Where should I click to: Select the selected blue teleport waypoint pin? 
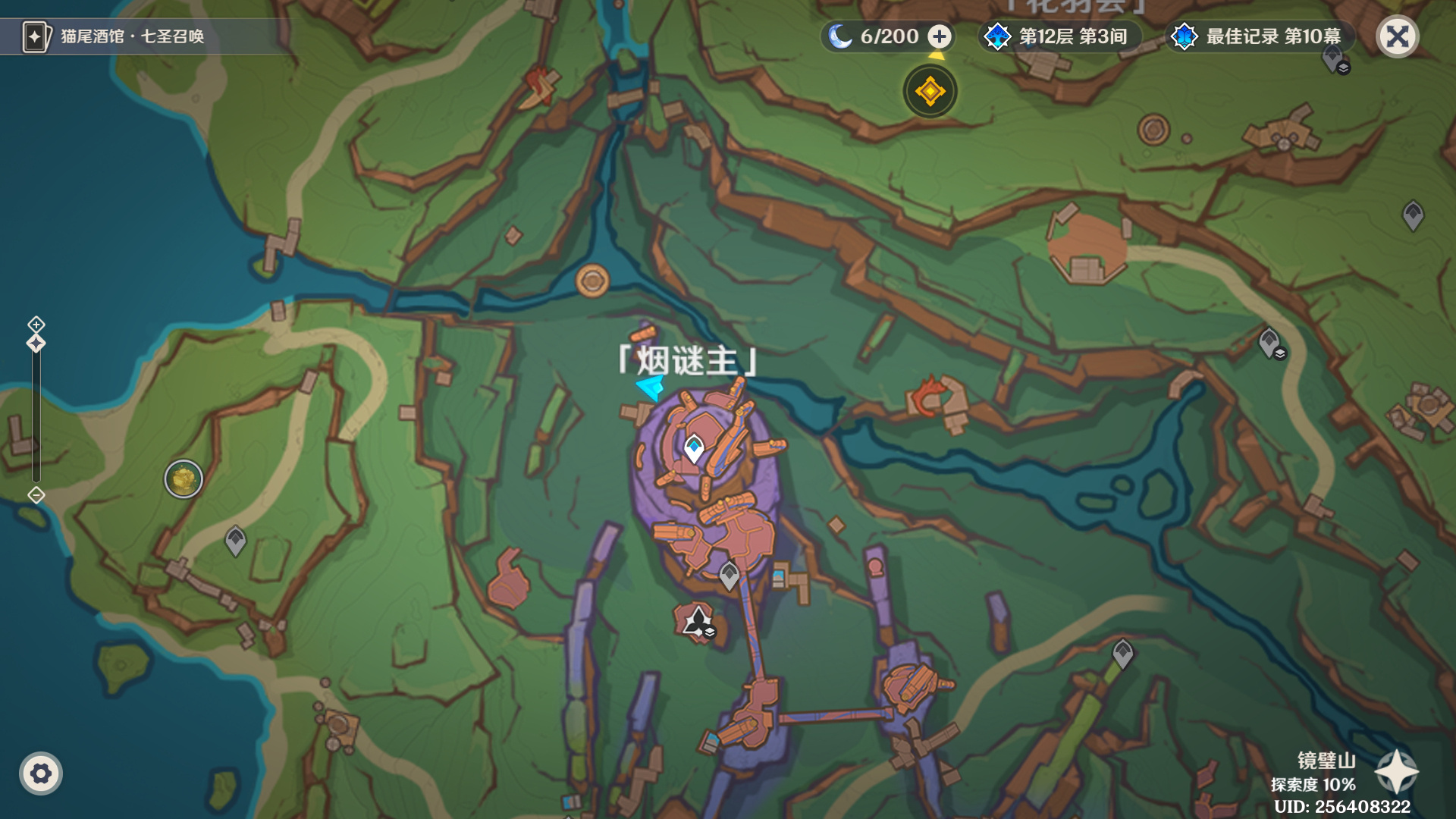click(693, 446)
